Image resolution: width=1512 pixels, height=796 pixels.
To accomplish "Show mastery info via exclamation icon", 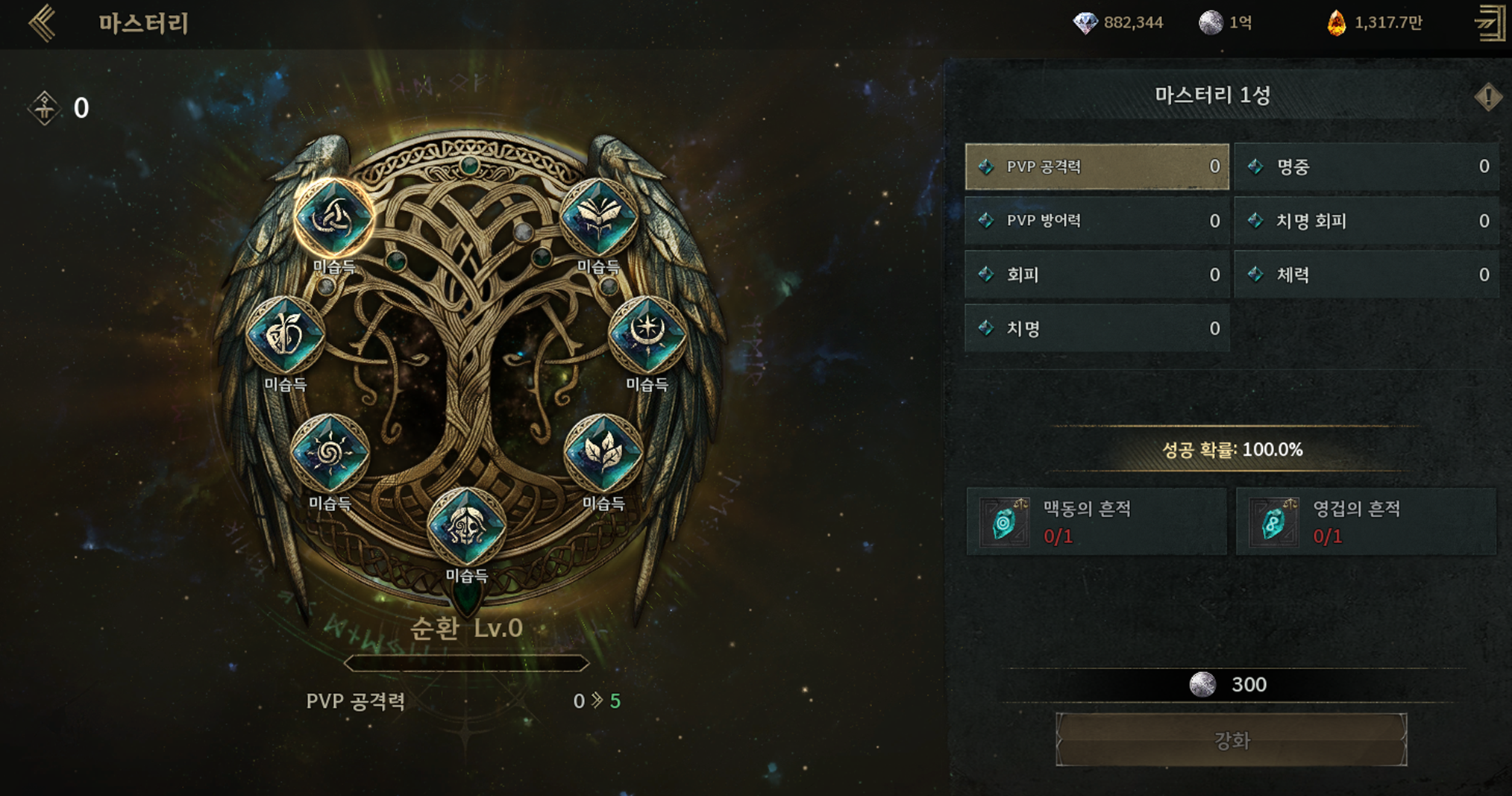I will coord(1487,96).
